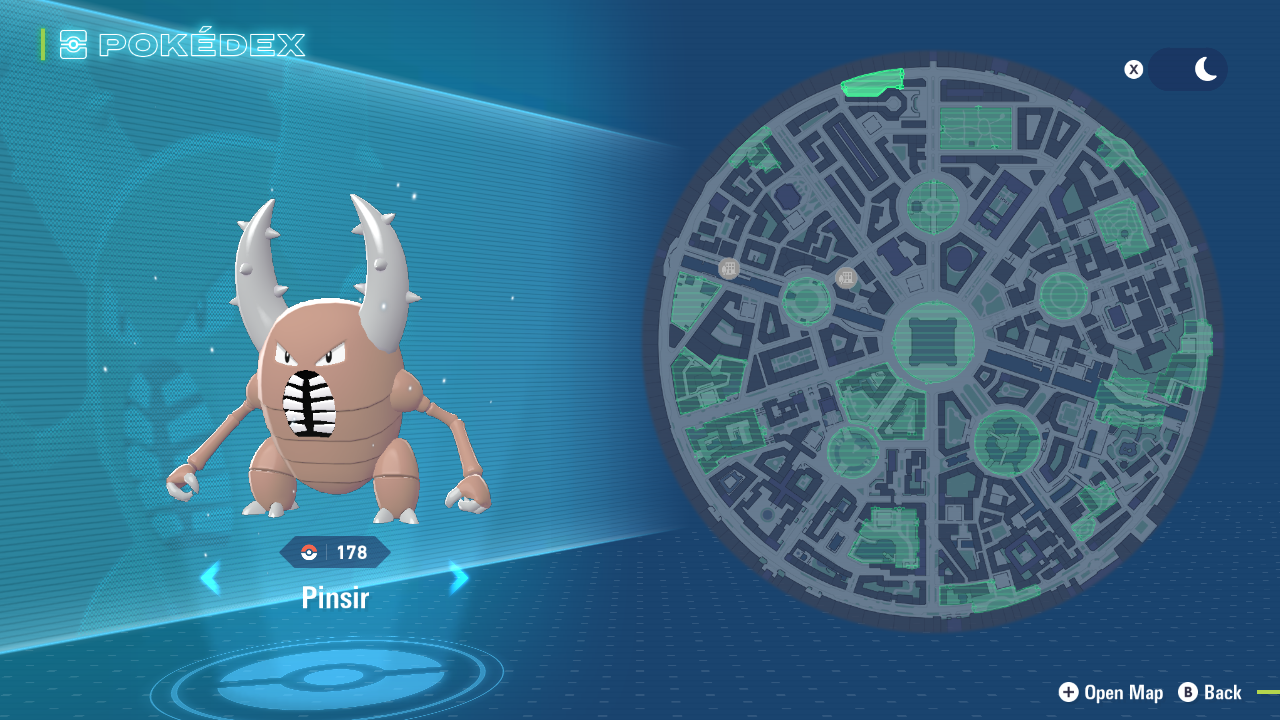Select the right building marker on the city map
The image size is (1280, 720).
(845, 277)
